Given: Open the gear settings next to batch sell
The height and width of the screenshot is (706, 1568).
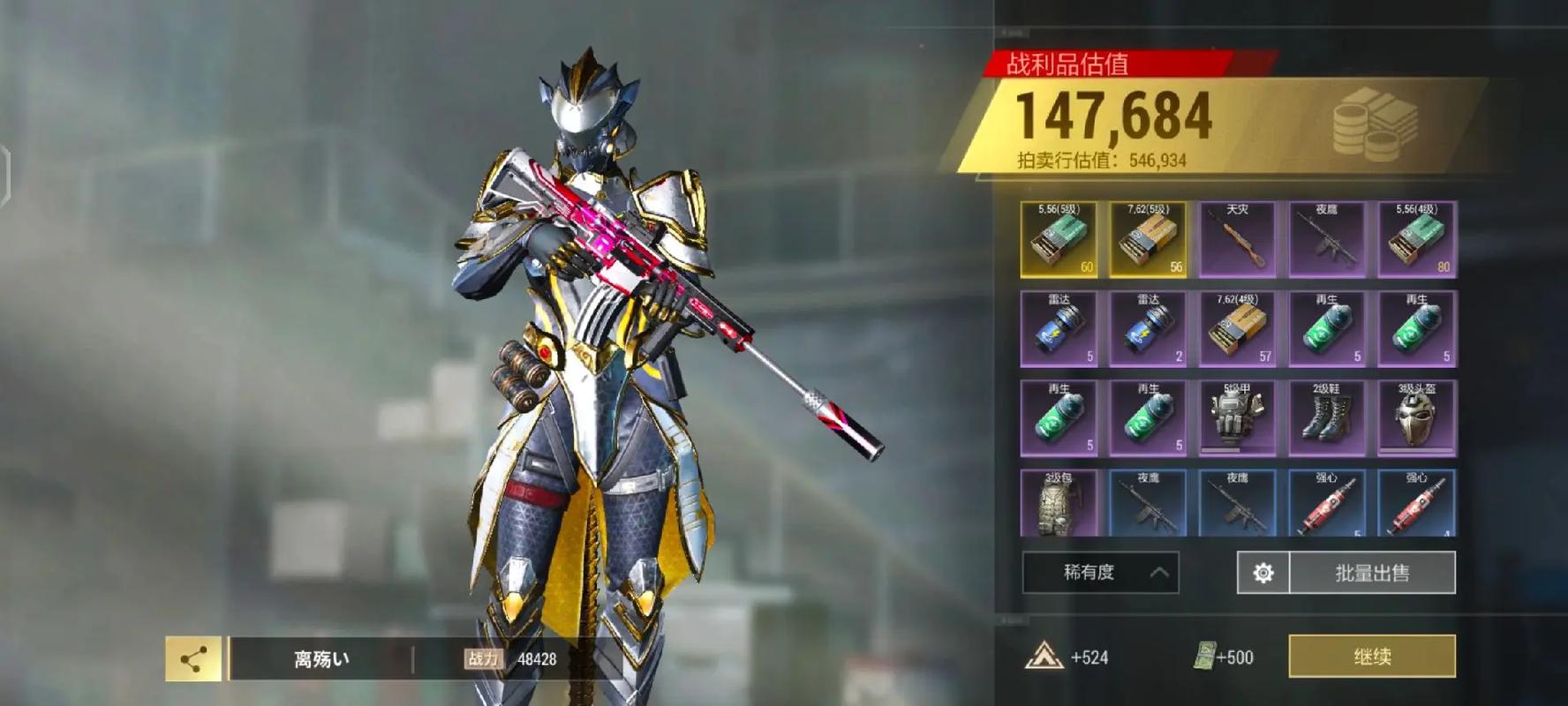Looking at the screenshot, I should [x=1263, y=573].
